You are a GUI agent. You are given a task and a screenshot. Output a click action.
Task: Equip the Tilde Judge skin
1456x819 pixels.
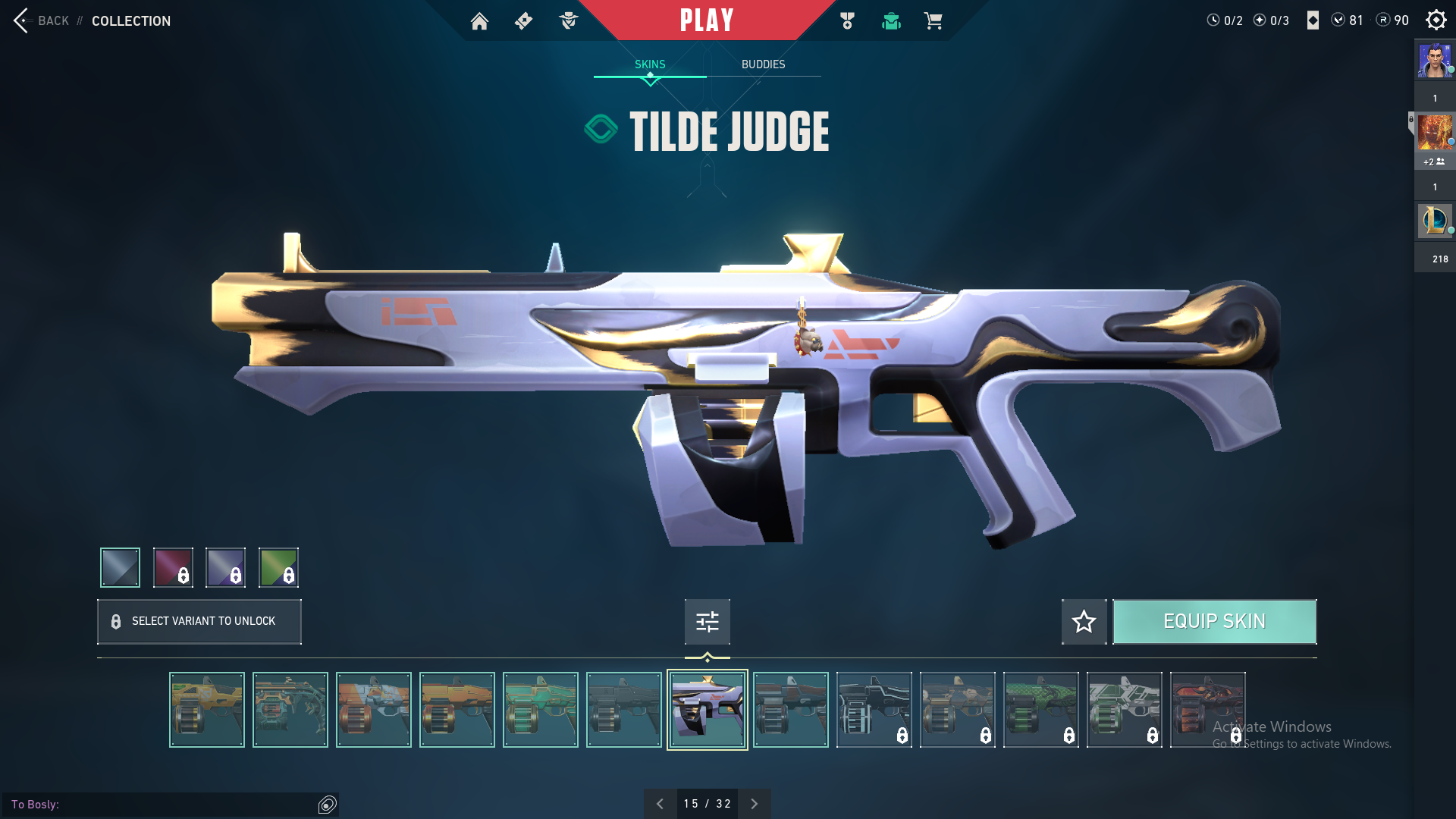click(1214, 622)
